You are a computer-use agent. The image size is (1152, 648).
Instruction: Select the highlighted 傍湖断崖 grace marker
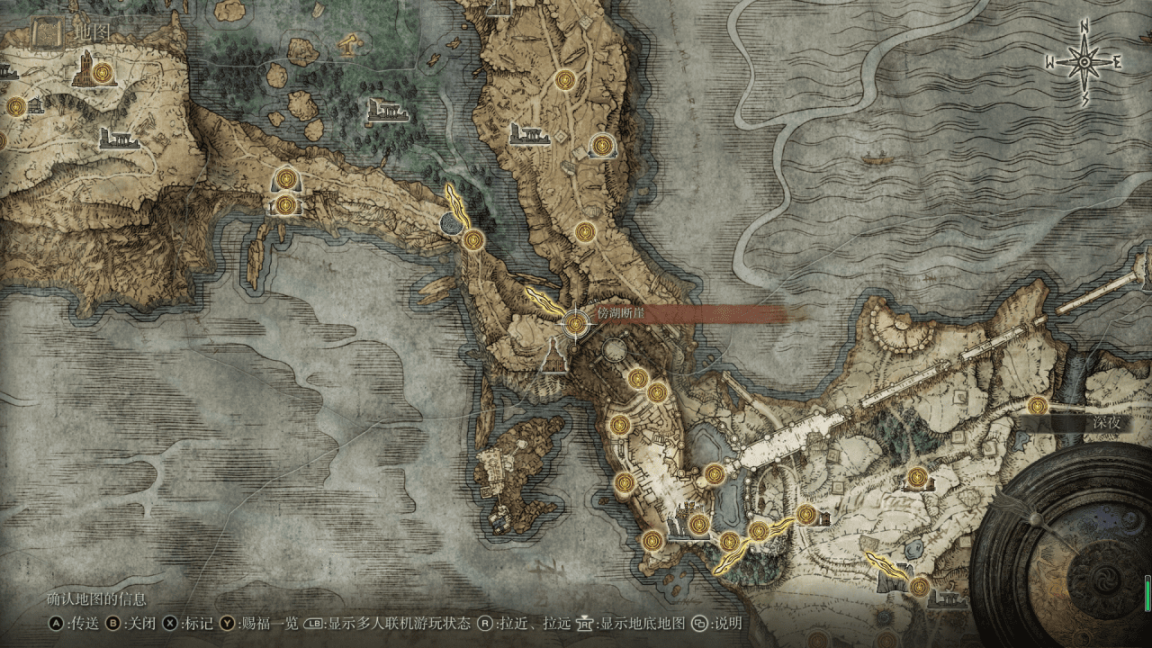(575, 323)
